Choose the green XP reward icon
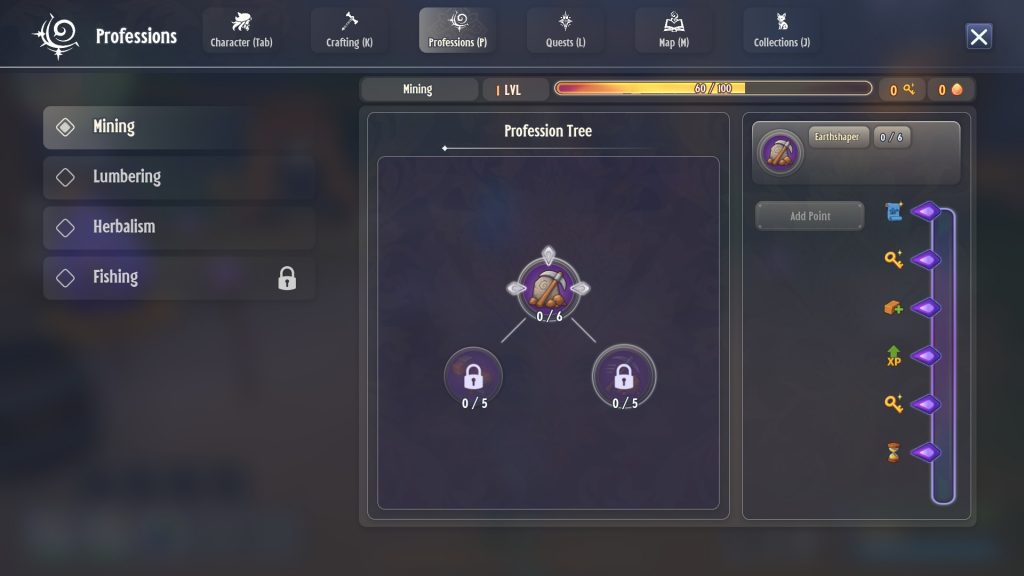This screenshot has height=576, width=1024. click(x=893, y=356)
